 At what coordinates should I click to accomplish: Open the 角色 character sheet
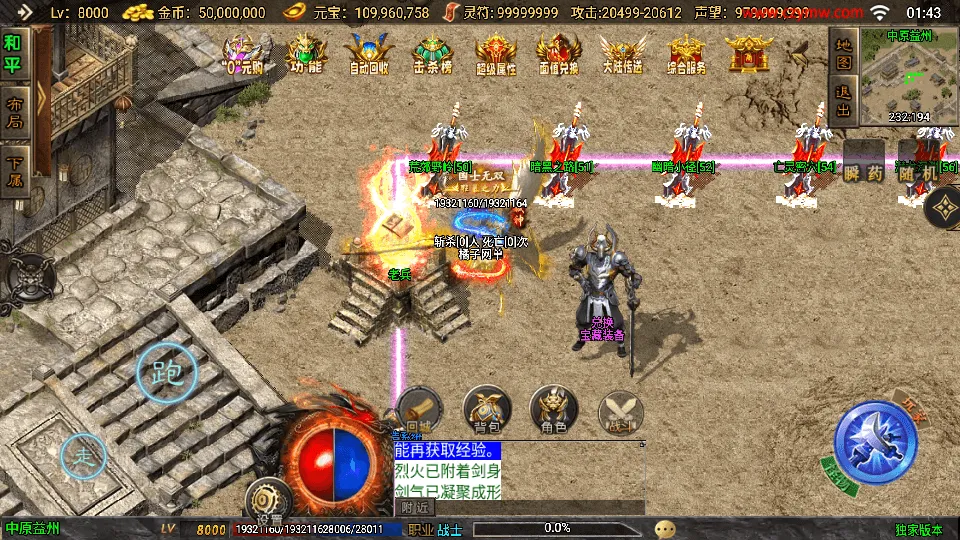(553, 408)
